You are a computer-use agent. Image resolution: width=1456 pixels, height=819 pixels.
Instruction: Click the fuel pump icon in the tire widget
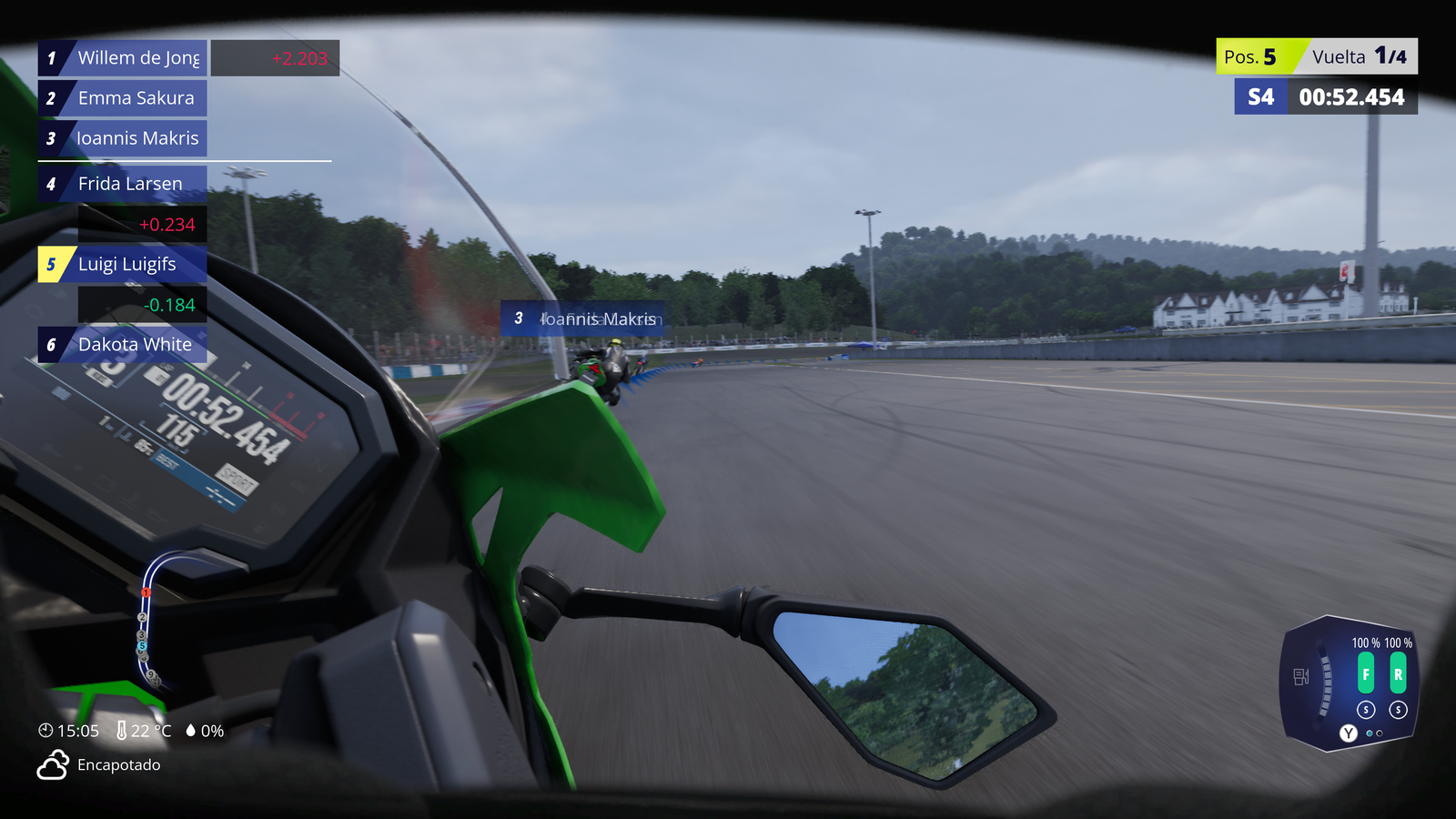[x=1300, y=676]
